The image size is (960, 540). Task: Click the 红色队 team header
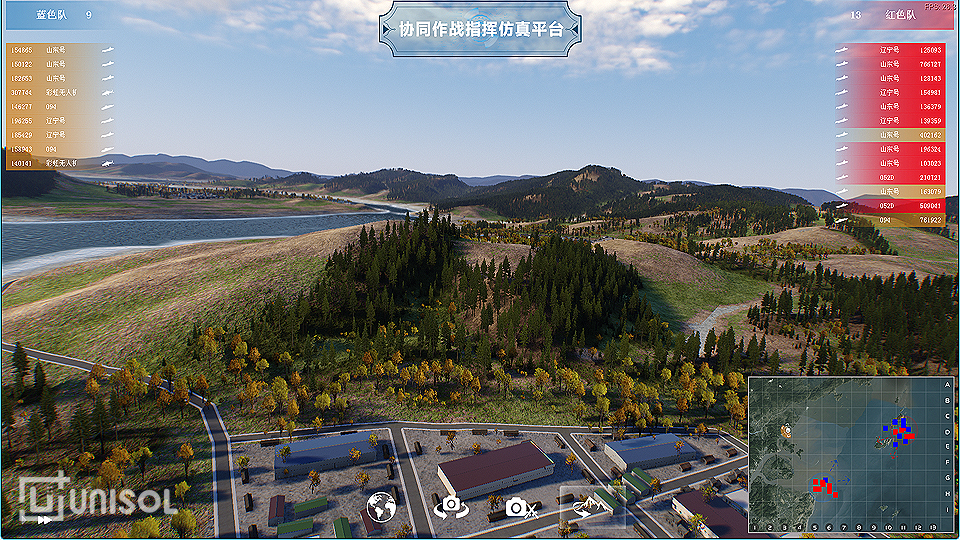898,15
